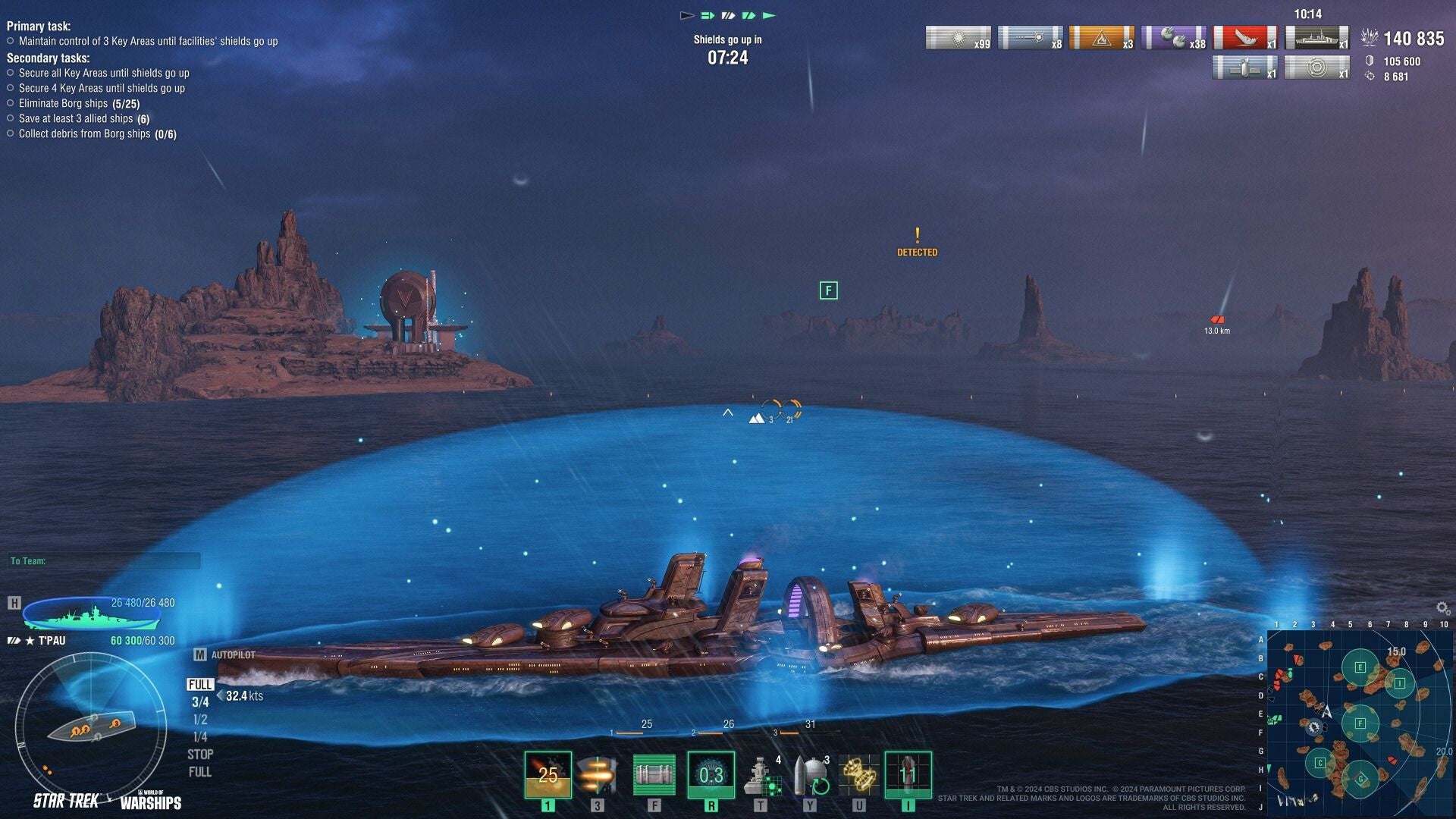Use the shell reload booster consumable (key Y)
Viewport: 1456px width, 819px height.
[x=810, y=774]
